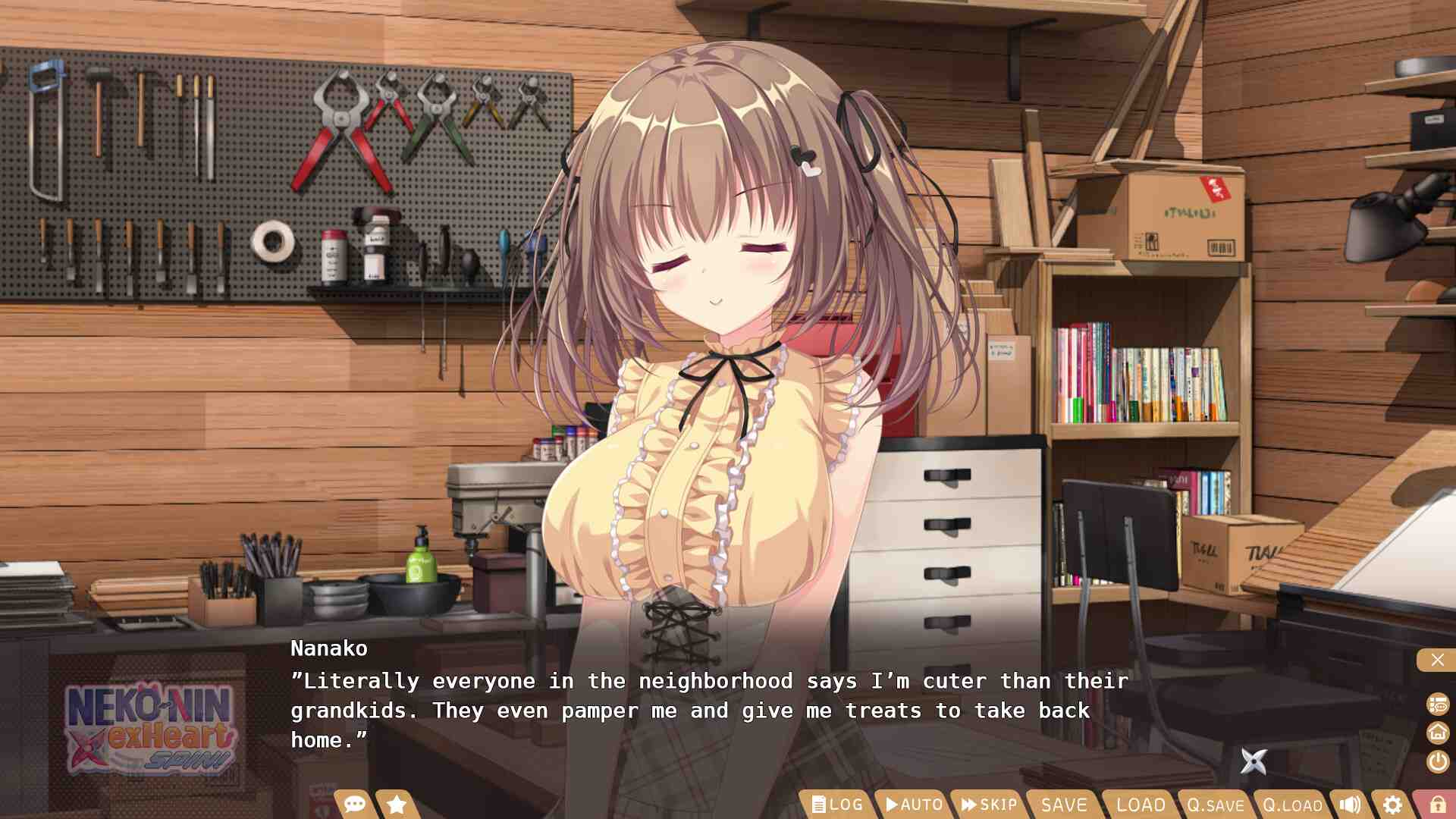This screenshot has height=819, width=1456.
Task: Open the SAVE menu
Action: click(x=1064, y=805)
